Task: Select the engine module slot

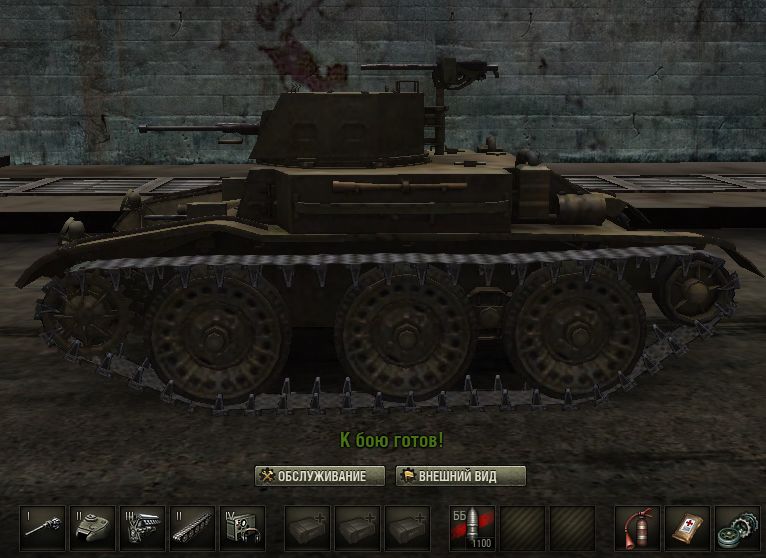Action: click(142, 527)
